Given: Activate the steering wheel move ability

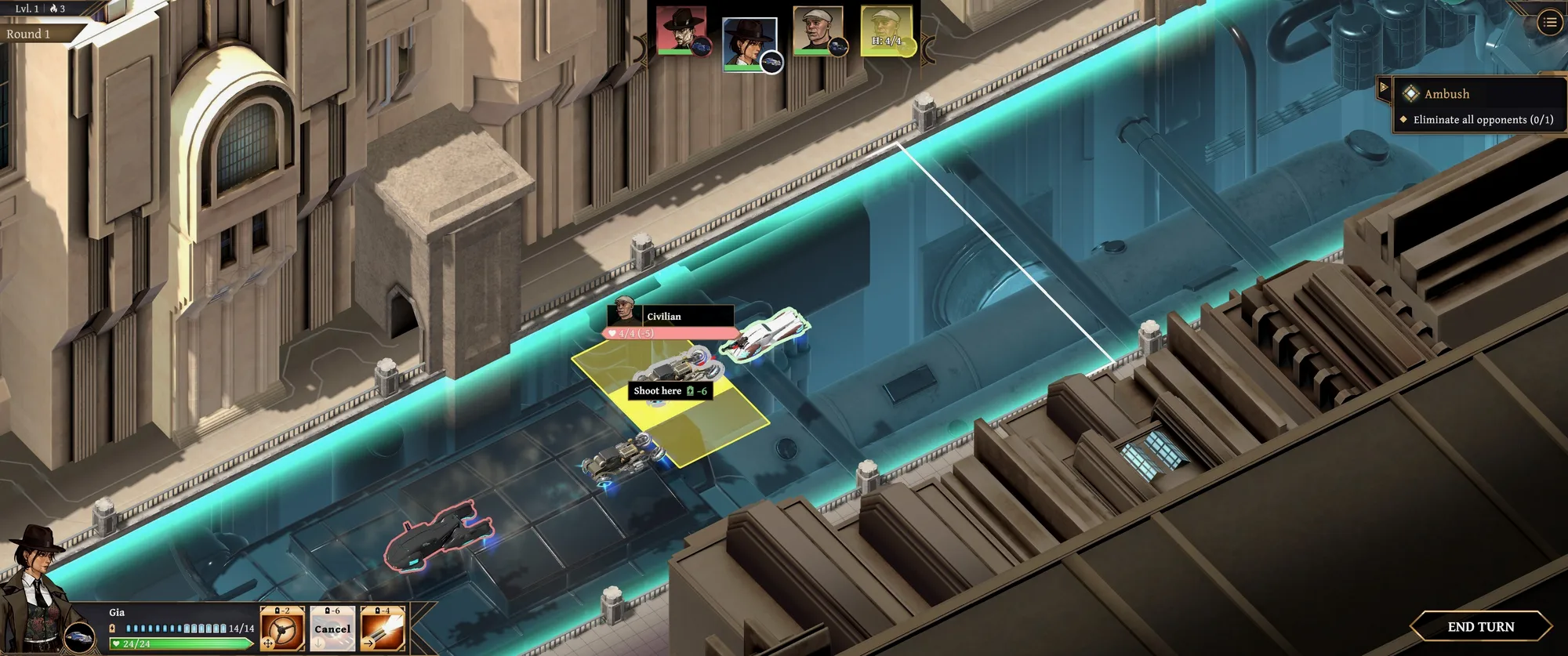Looking at the screenshot, I should pos(282,629).
